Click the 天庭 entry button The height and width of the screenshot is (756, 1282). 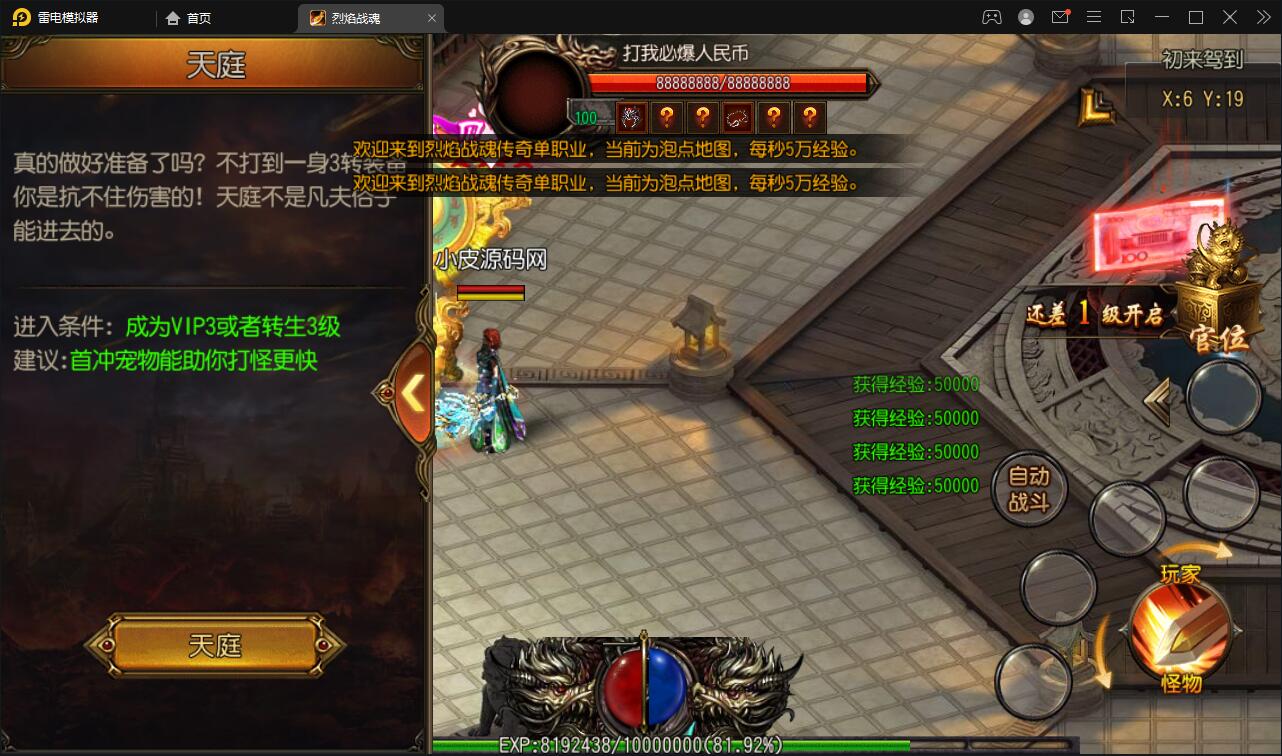click(x=213, y=646)
